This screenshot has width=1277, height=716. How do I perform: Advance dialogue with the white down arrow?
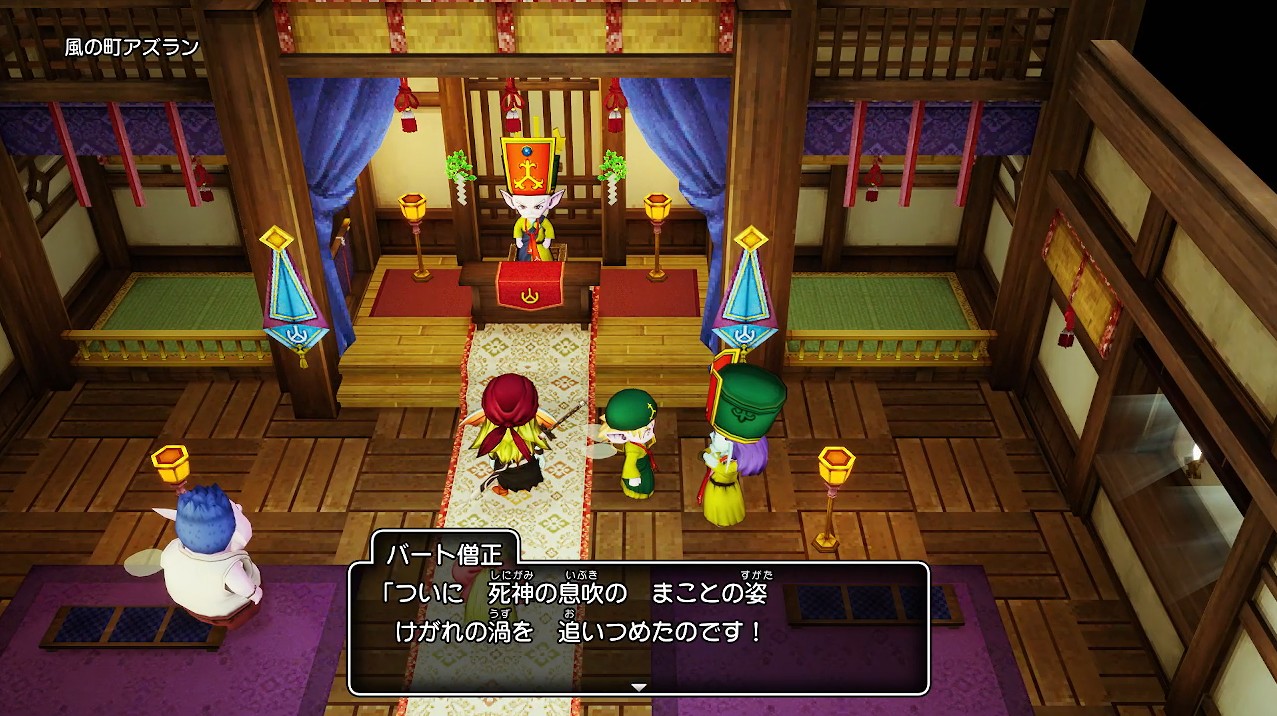639,687
